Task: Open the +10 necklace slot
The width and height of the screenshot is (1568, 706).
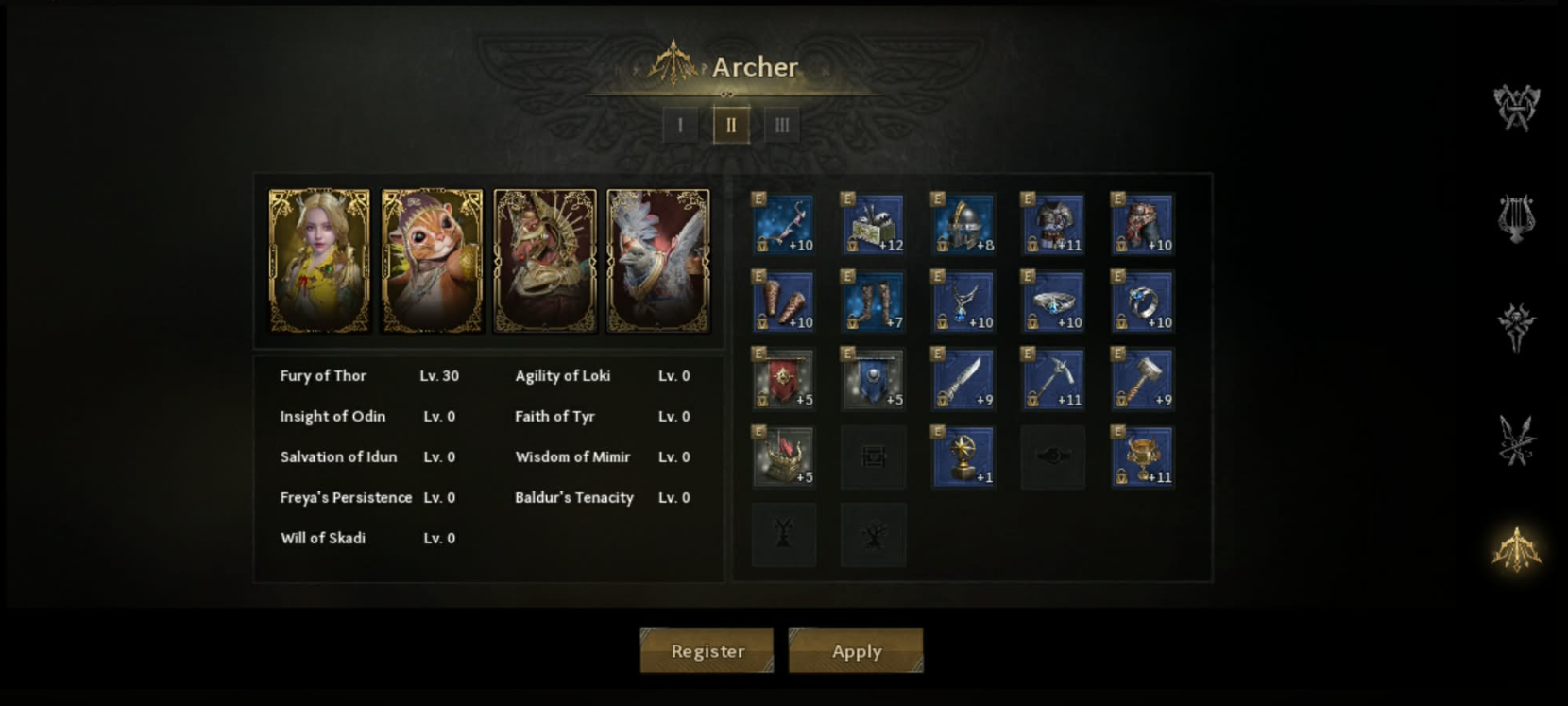Action: (x=963, y=302)
